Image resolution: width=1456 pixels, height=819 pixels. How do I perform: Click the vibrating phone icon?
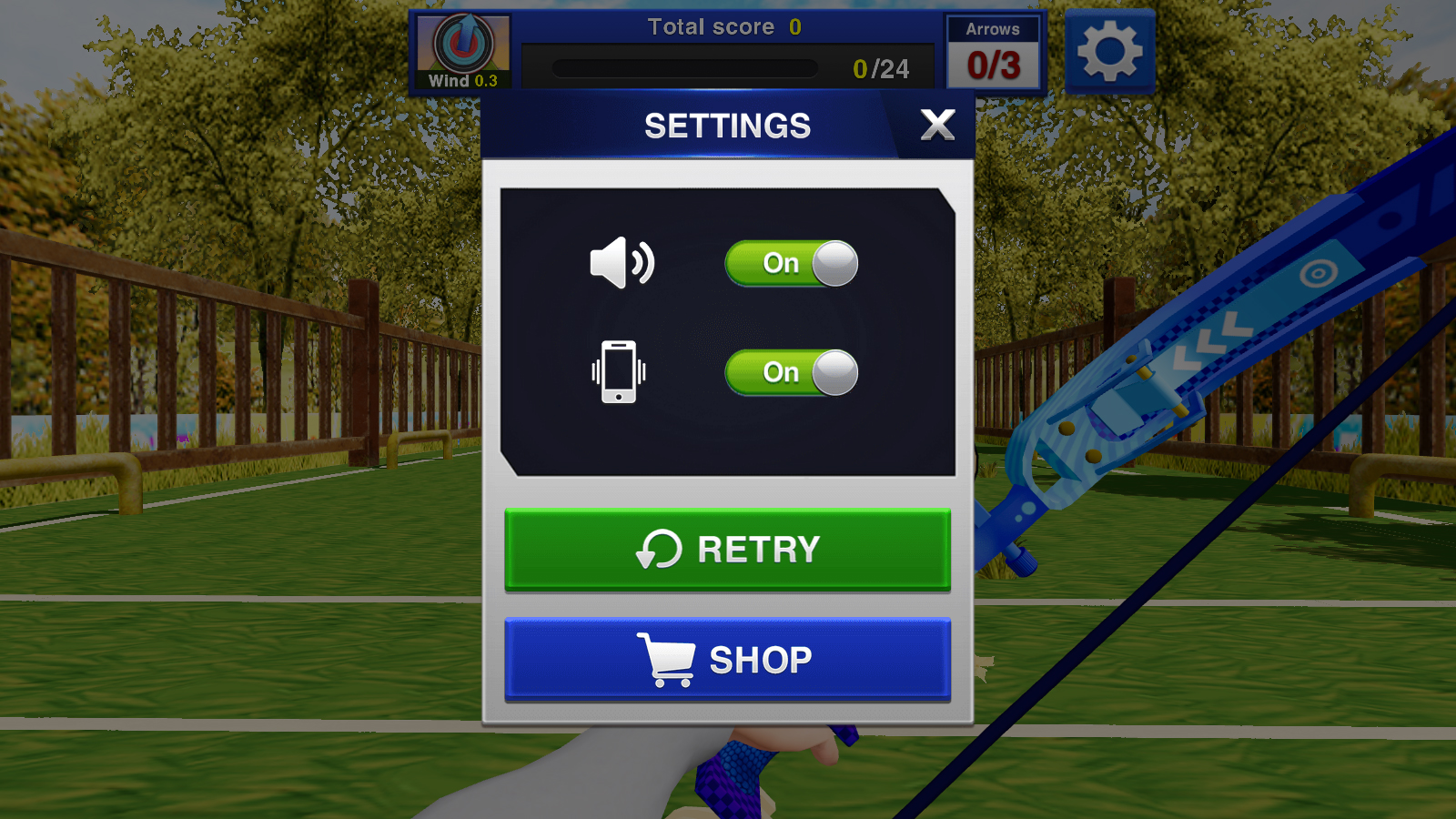pyautogui.click(x=620, y=371)
